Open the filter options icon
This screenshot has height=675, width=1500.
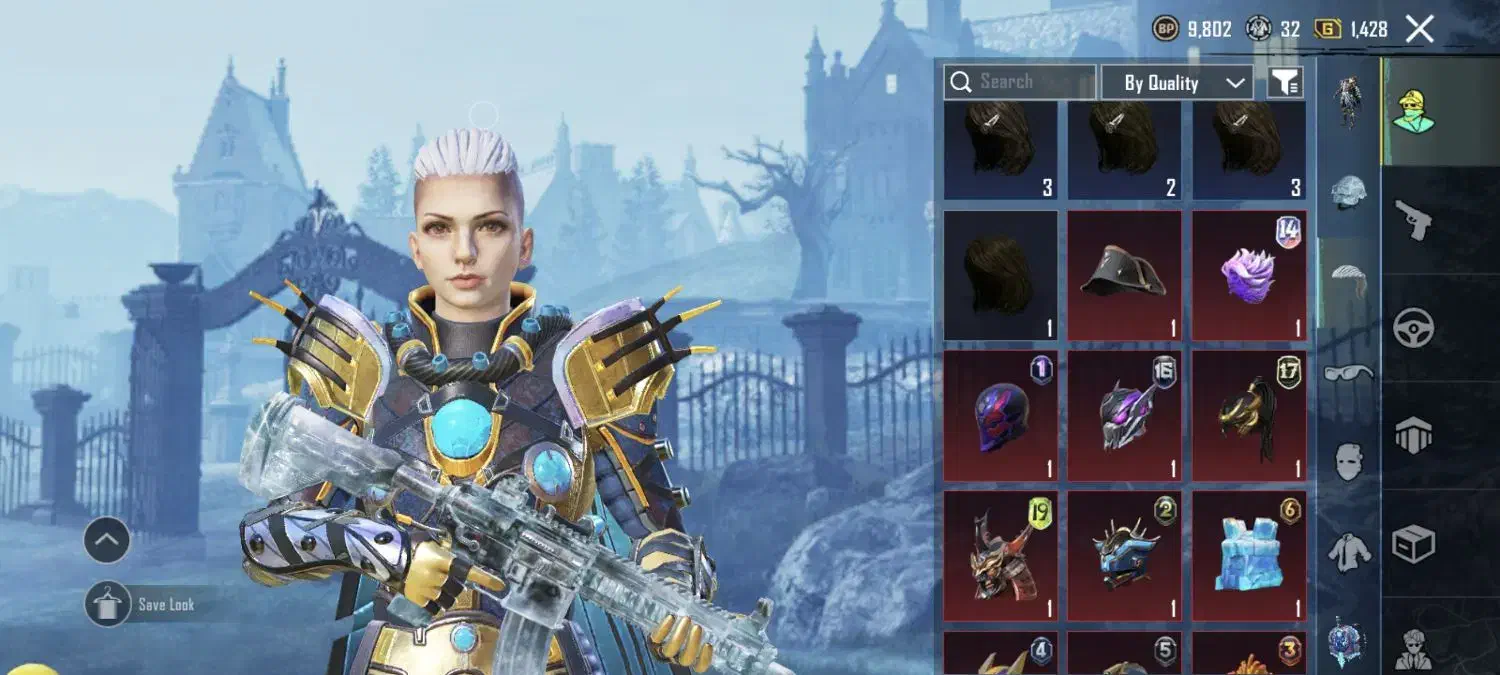point(1285,82)
